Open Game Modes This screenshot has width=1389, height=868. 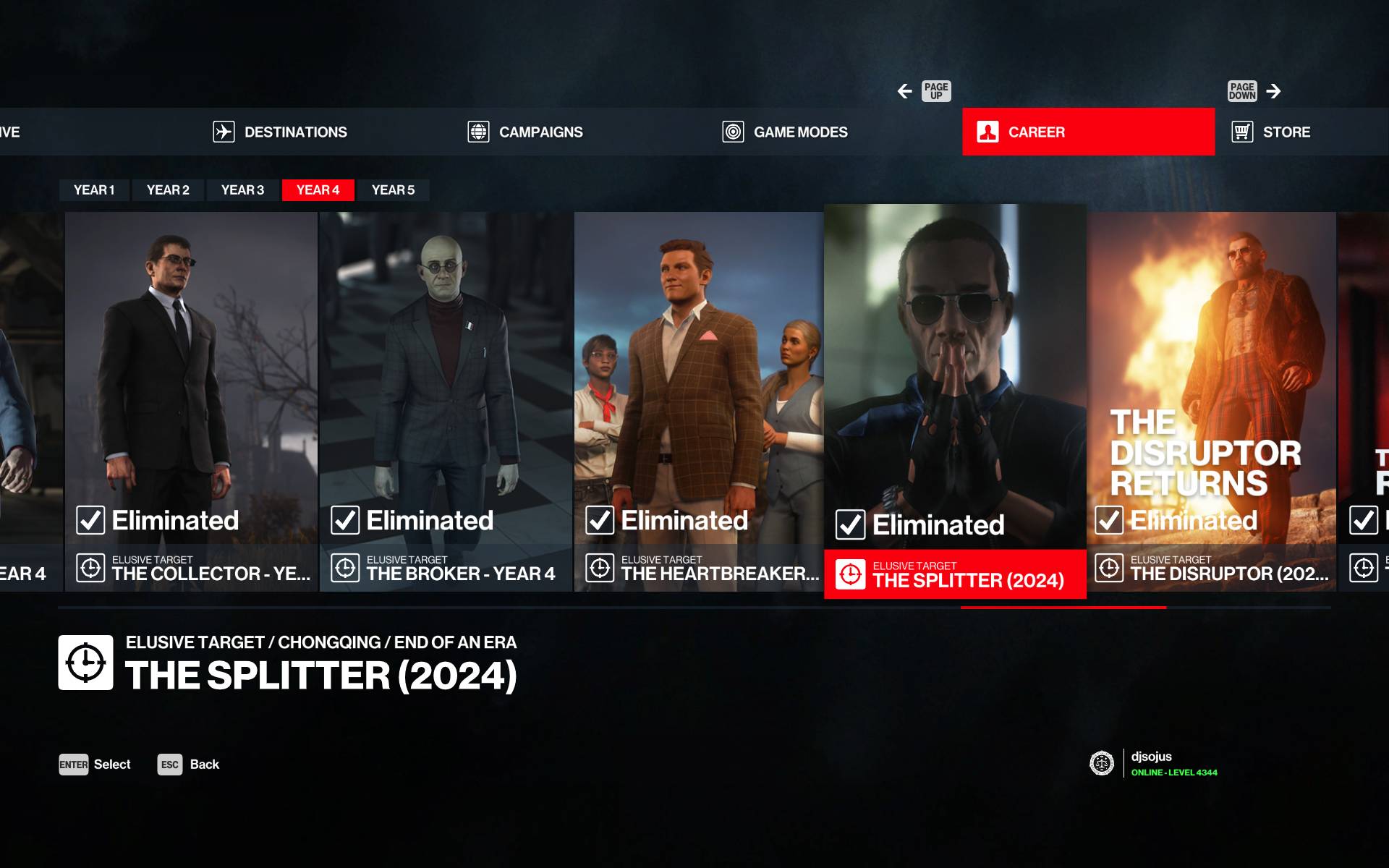[786, 132]
